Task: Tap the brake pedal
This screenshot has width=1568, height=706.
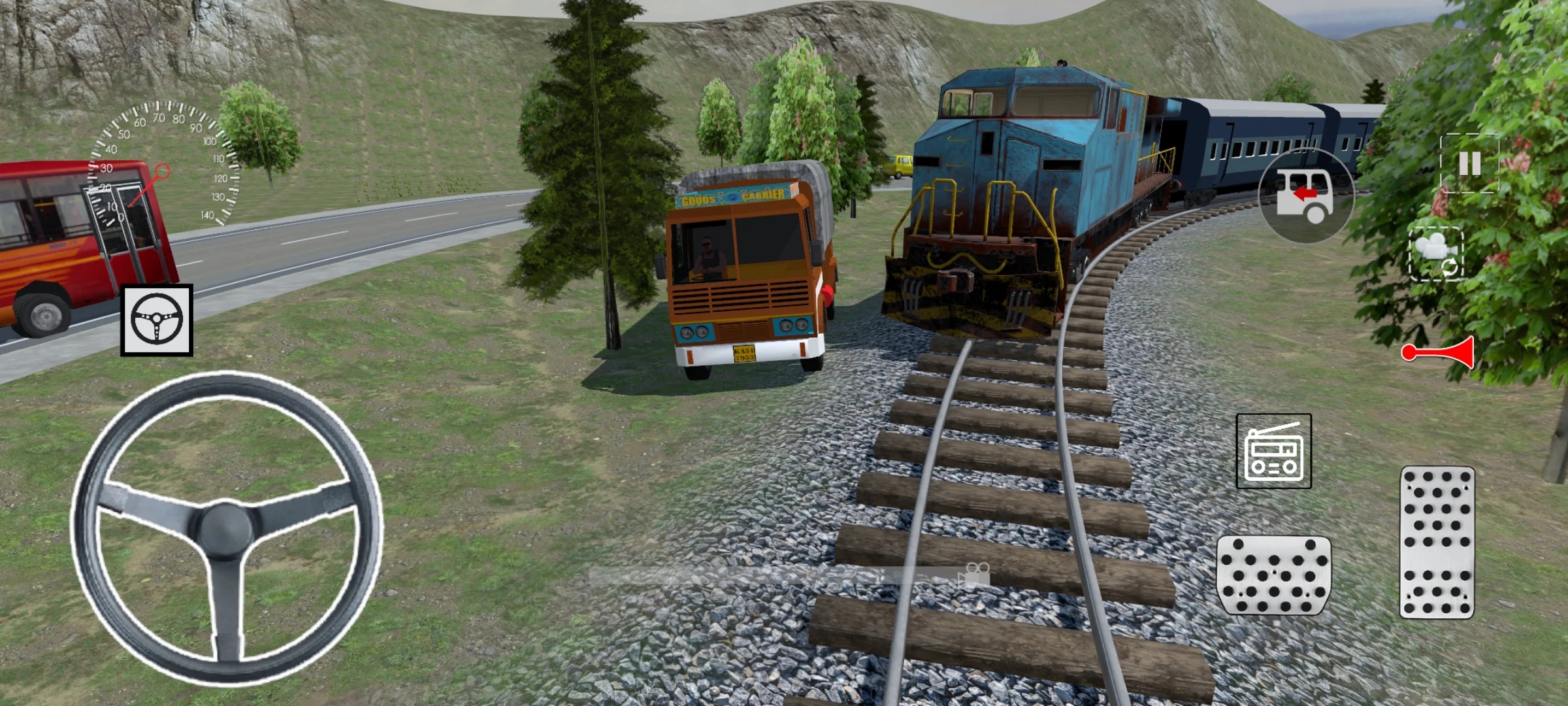Action: point(1273,575)
